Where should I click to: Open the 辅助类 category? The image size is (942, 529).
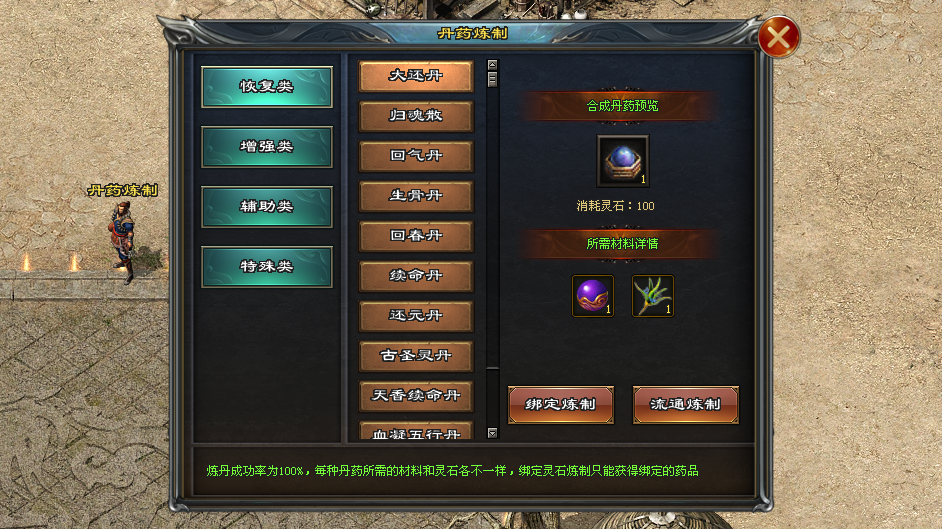point(266,207)
